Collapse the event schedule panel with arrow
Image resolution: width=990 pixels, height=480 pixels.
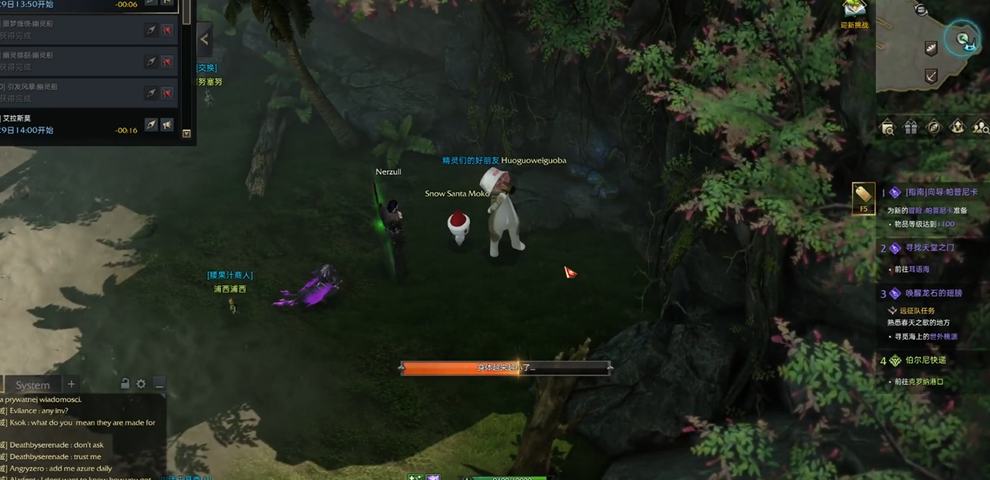204,39
